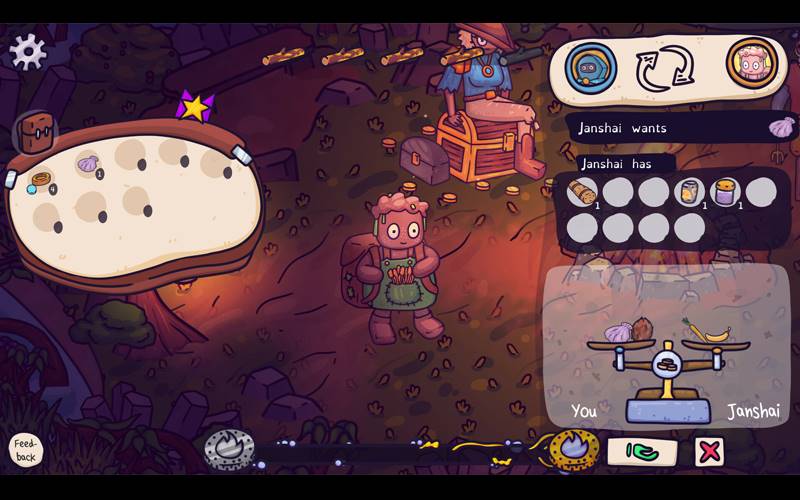800x500 pixels.
Task: Click the golden flame medallion
Action: click(x=574, y=450)
